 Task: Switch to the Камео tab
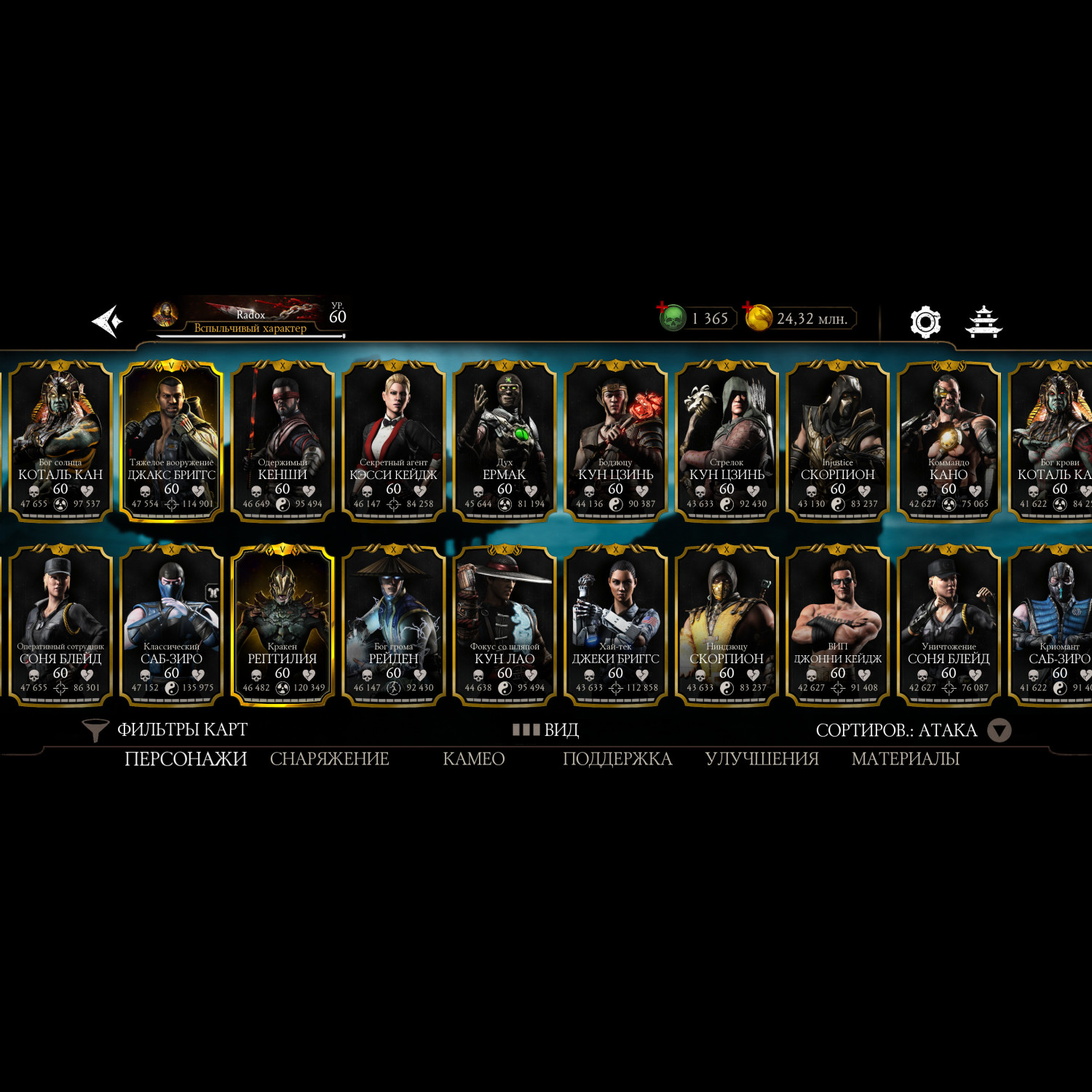(473, 759)
